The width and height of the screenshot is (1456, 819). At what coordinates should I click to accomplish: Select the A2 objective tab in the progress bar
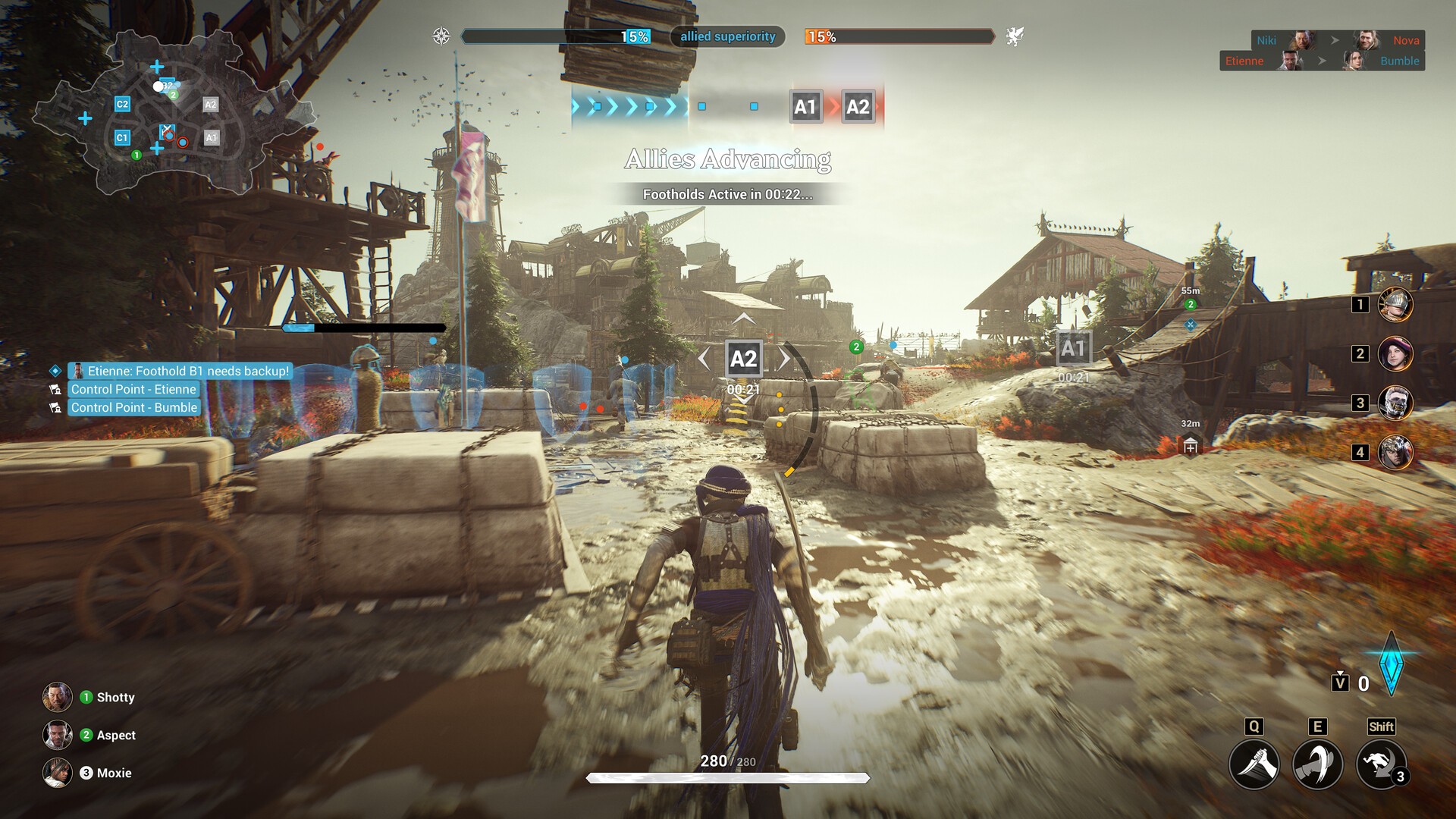[x=858, y=107]
